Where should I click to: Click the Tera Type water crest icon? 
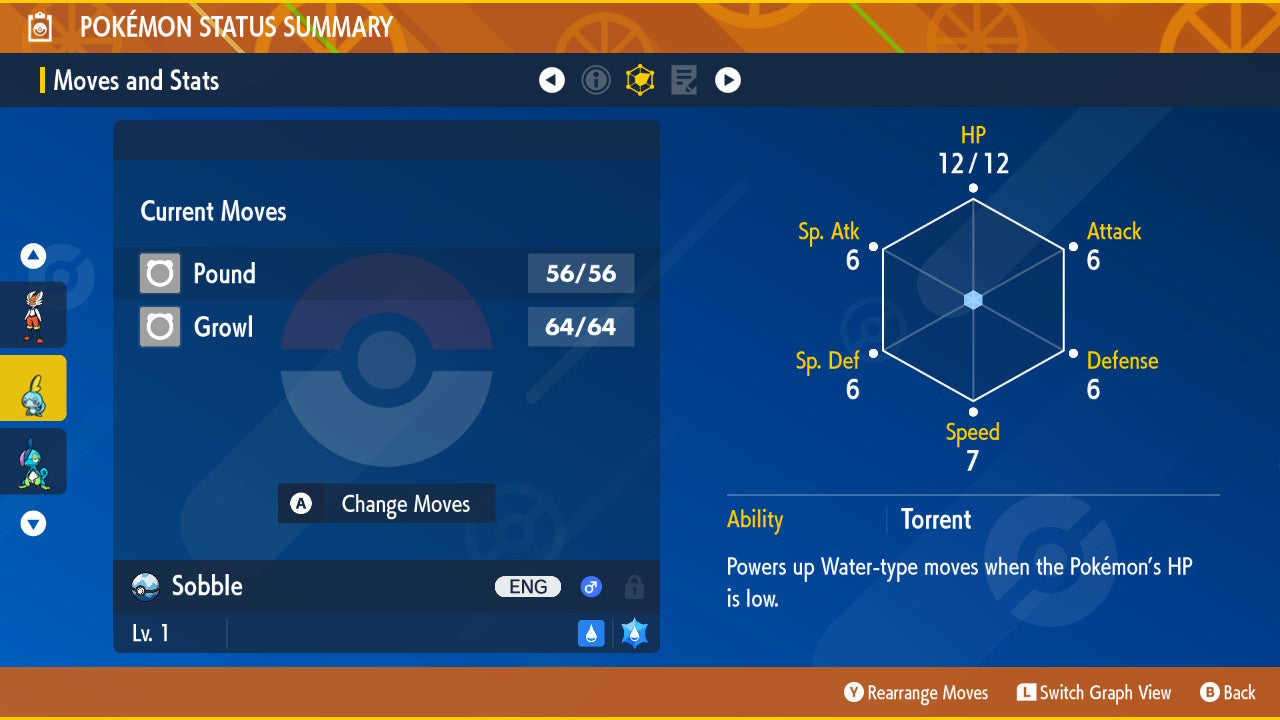632,633
